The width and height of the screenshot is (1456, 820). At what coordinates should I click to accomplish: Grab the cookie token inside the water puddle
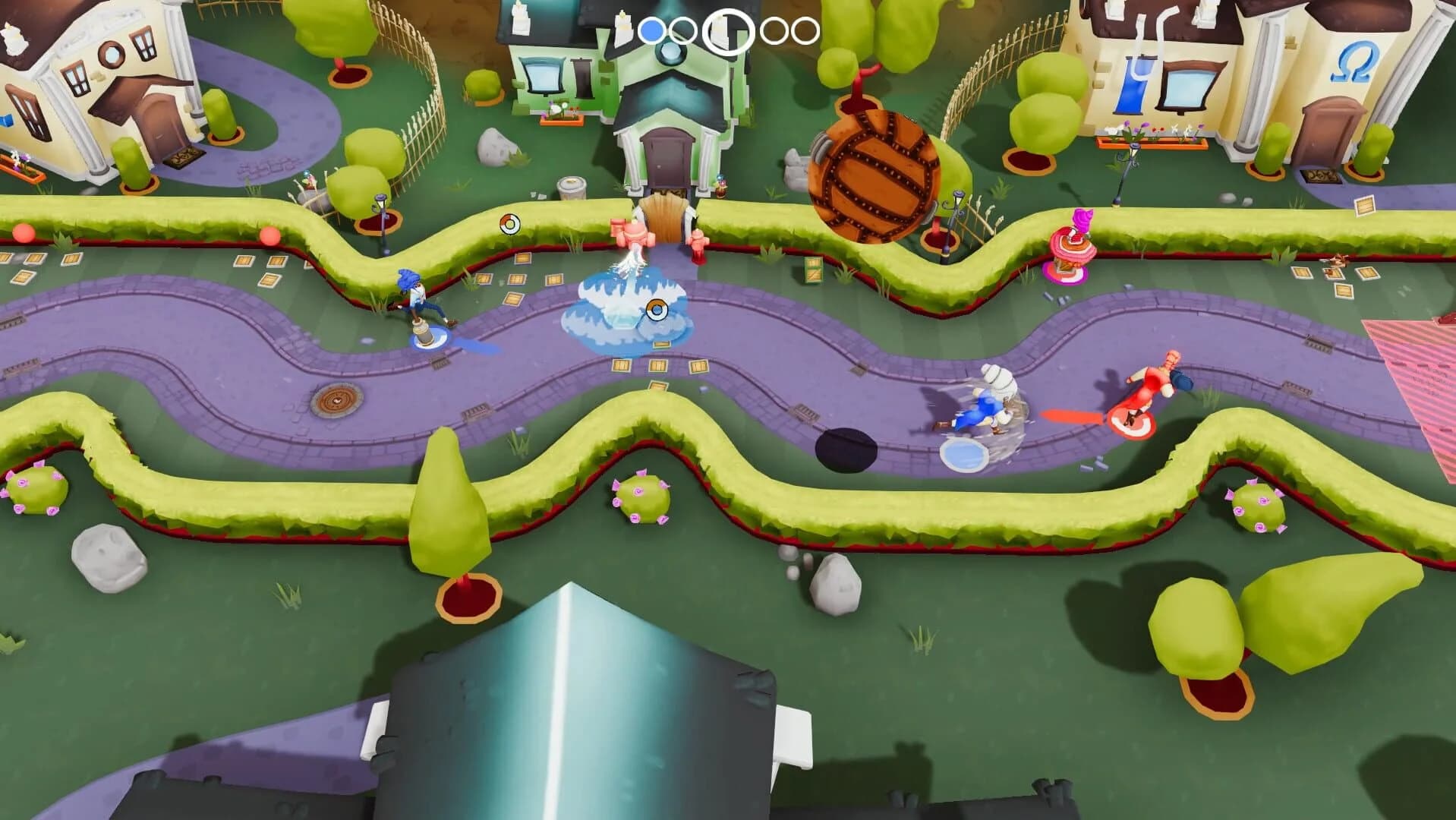point(657,310)
